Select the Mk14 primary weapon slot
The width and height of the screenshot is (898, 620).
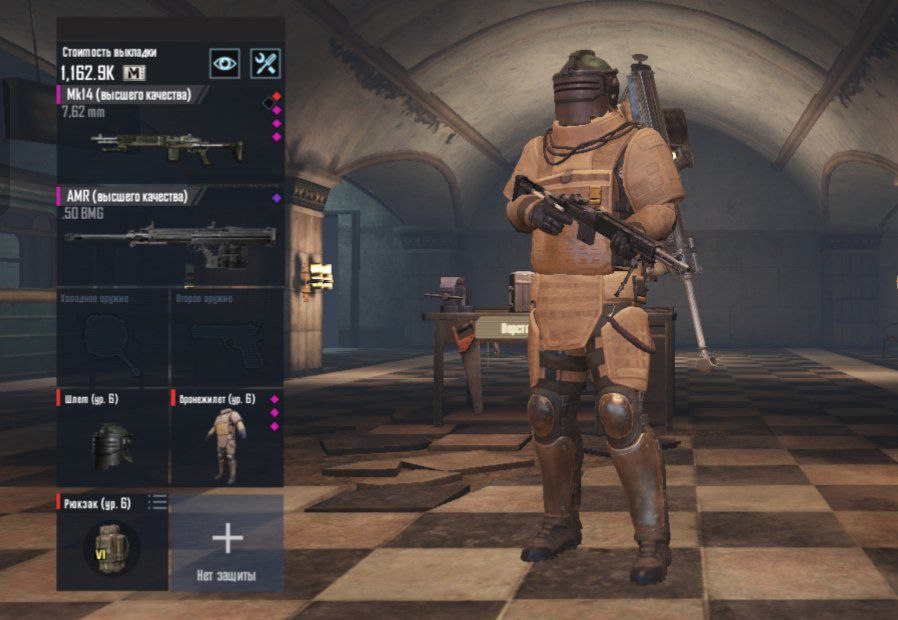[167, 137]
